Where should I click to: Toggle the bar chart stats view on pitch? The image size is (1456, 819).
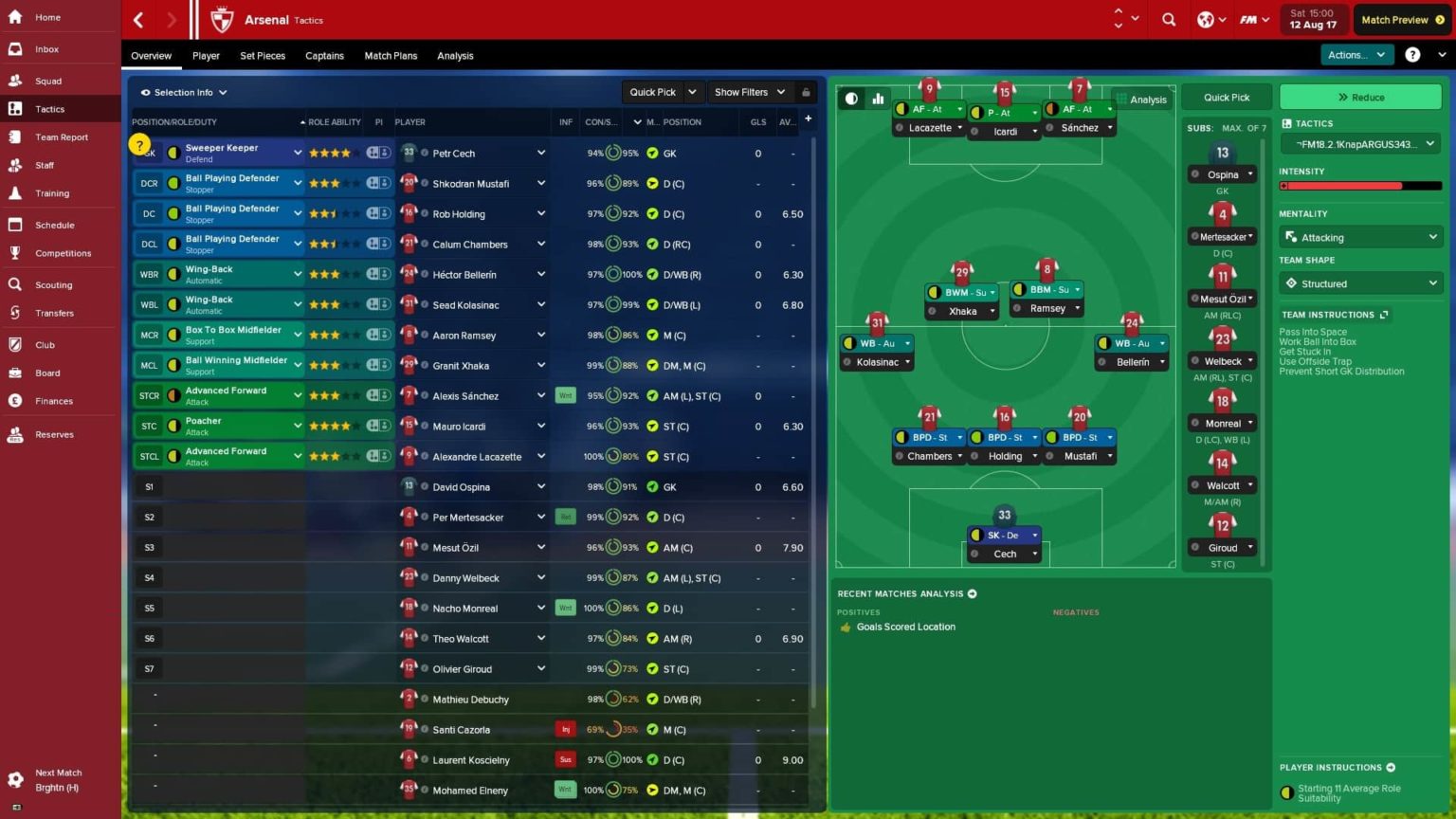[x=877, y=99]
